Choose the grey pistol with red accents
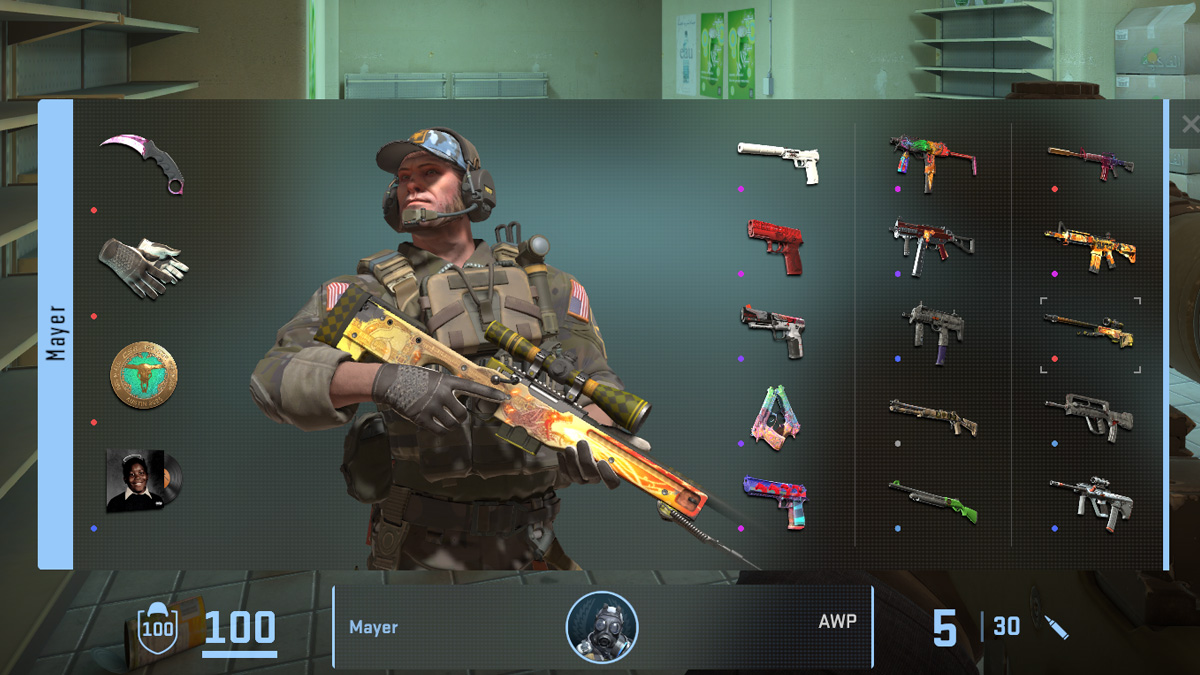This screenshot has height=675, width=1200. point(774,331)
